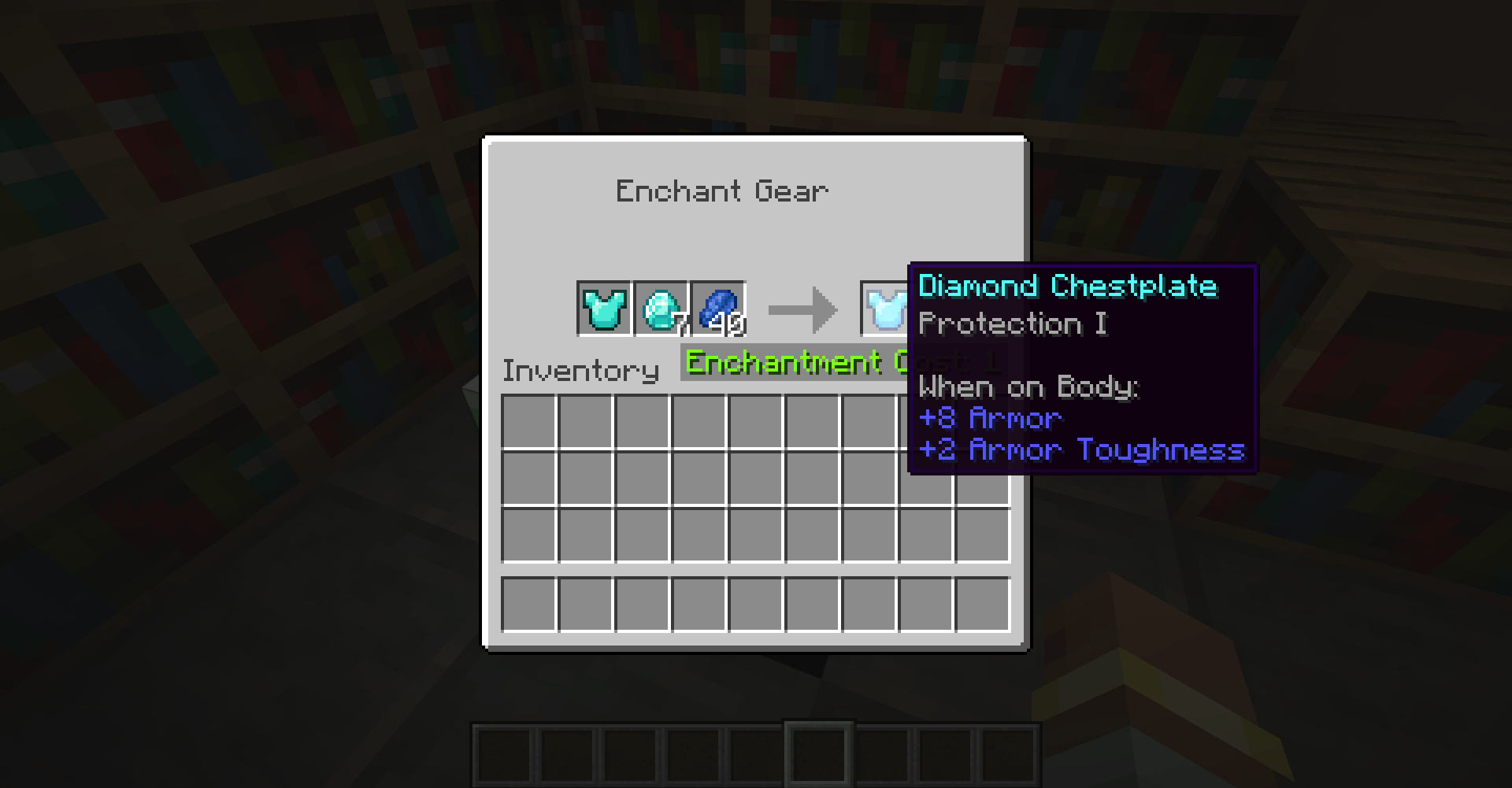Click the center slot of the inventory grid
This screenshot has width=1512, height=788.
coord(757,475)
